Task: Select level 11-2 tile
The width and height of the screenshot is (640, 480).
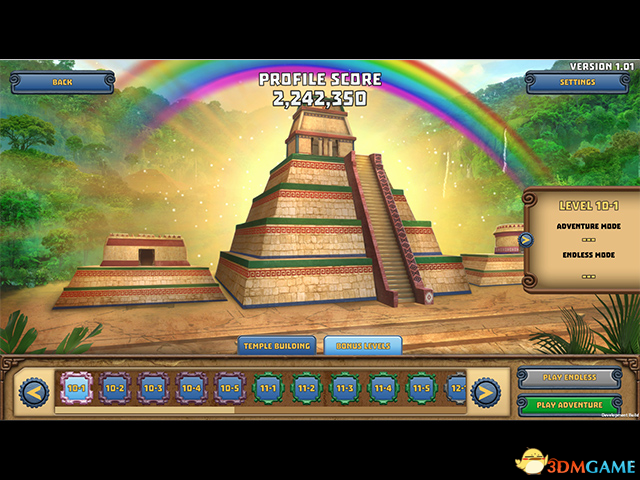Action: [x=306, y=388]
